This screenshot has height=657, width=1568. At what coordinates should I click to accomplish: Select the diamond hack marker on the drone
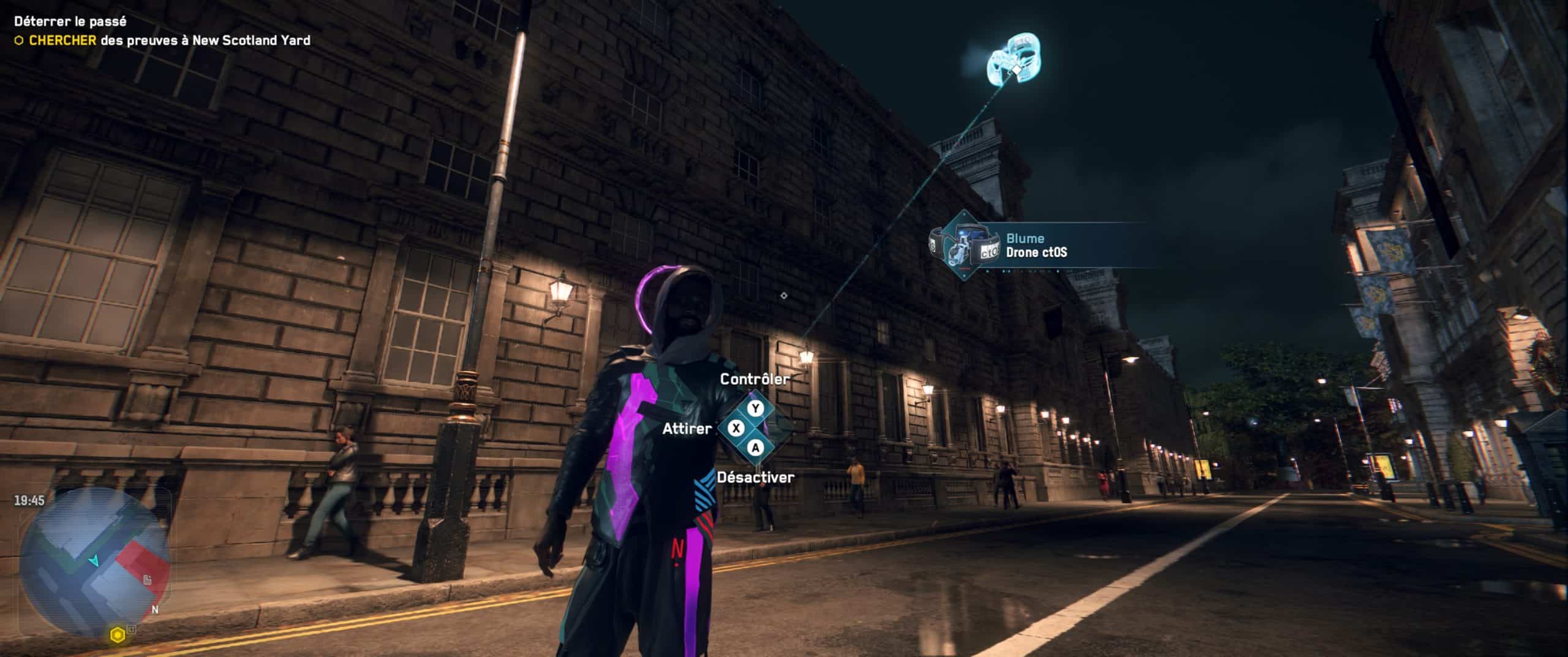click(x=1016, y=69)
